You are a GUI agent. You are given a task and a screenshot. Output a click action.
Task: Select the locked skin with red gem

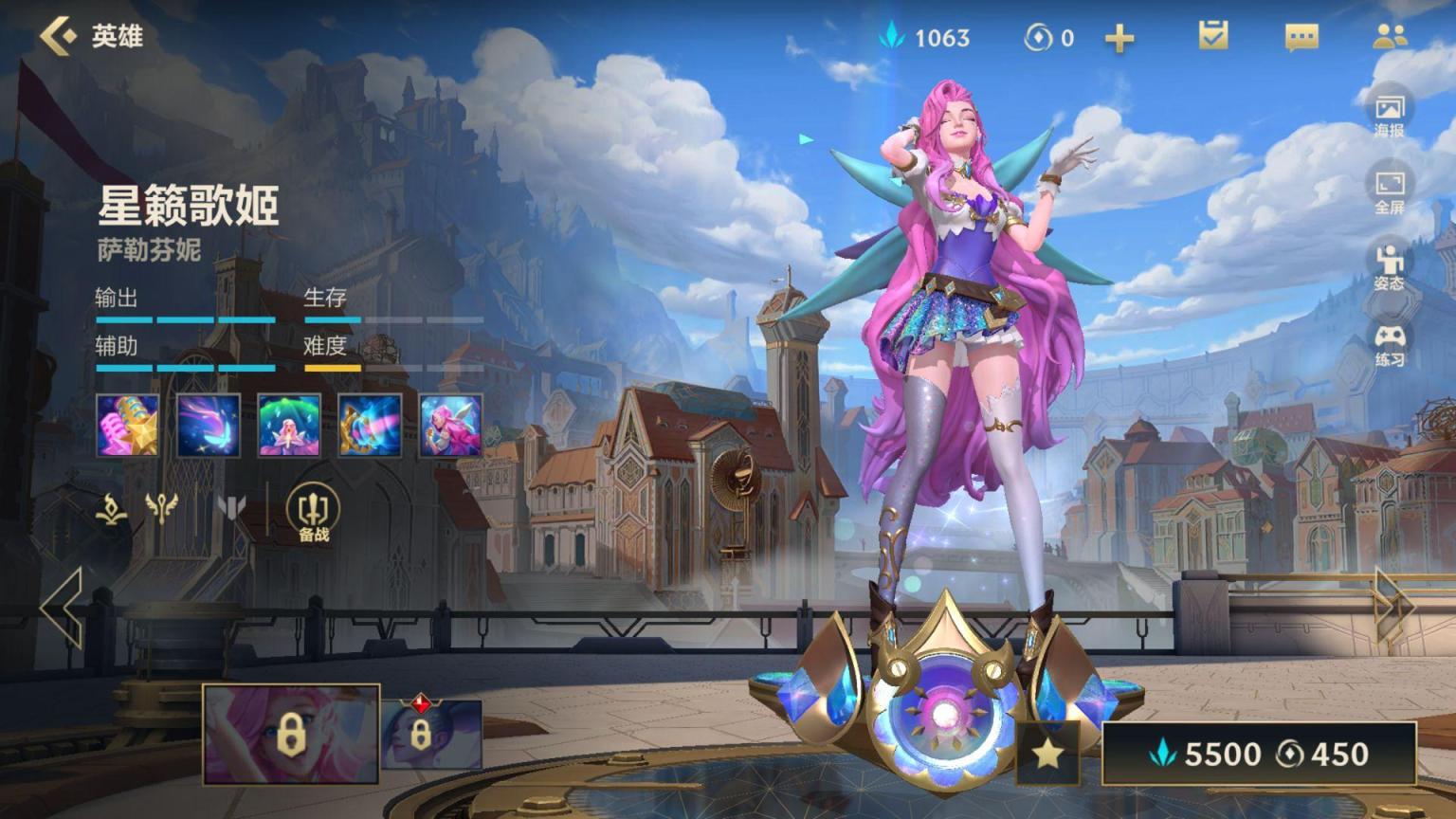pos(431,734)
